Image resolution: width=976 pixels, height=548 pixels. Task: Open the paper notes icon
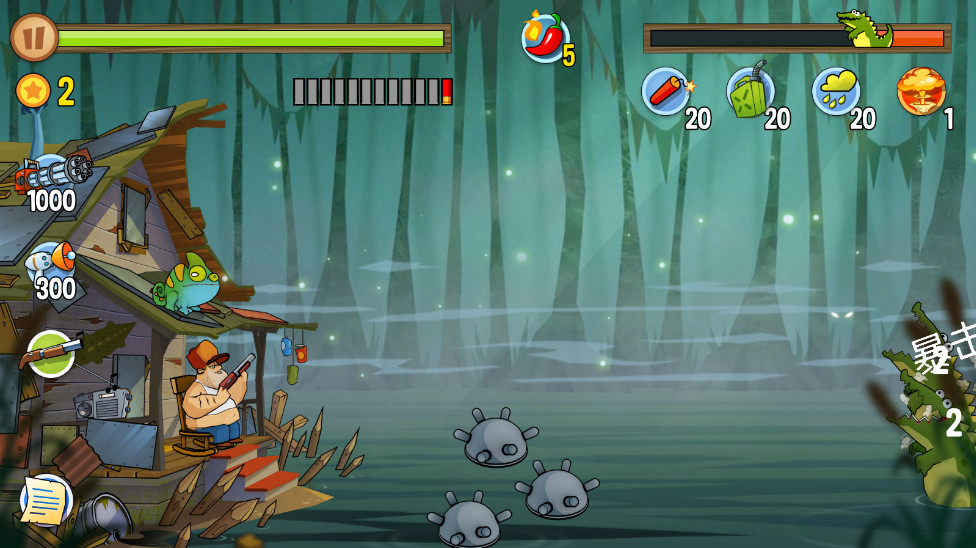[46, 500]
